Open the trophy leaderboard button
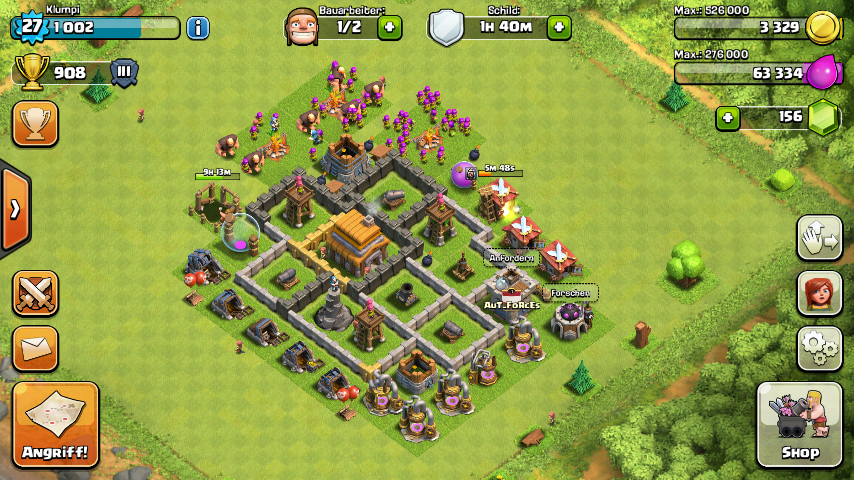The height and width of the screenshot is (480, 854). (x=35, y=123)
